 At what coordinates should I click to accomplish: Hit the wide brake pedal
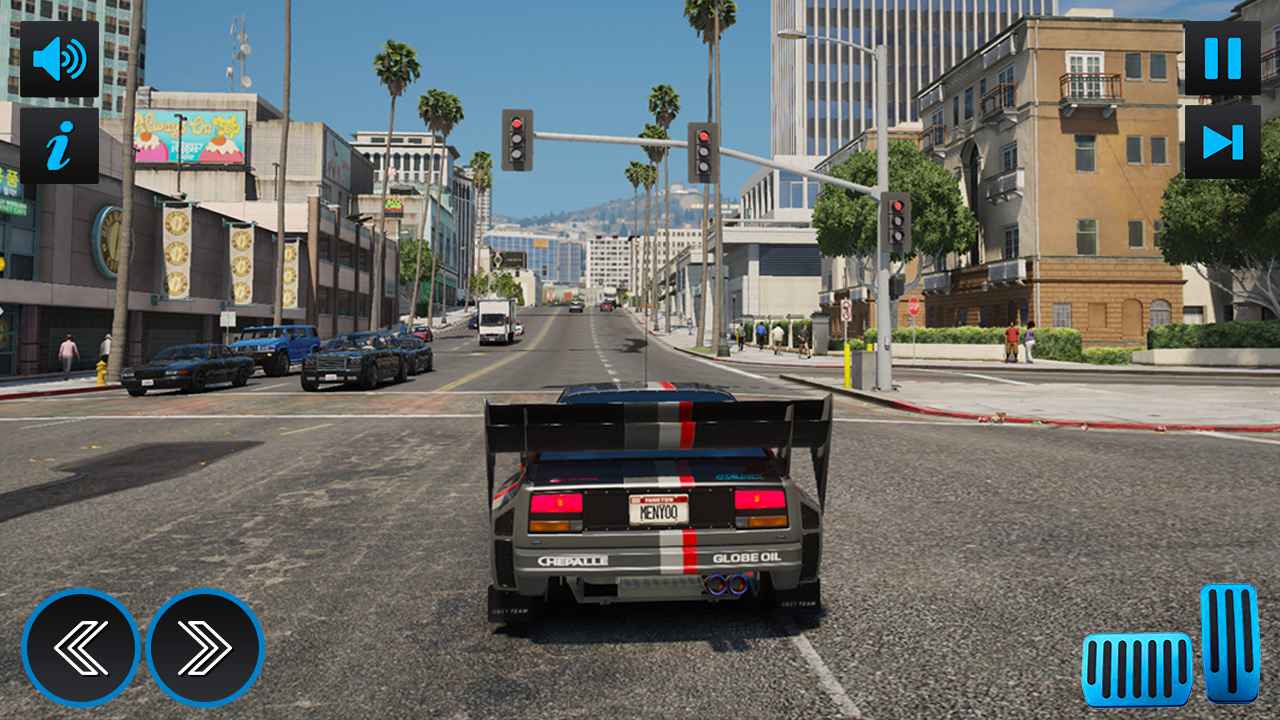[1137, 669]
